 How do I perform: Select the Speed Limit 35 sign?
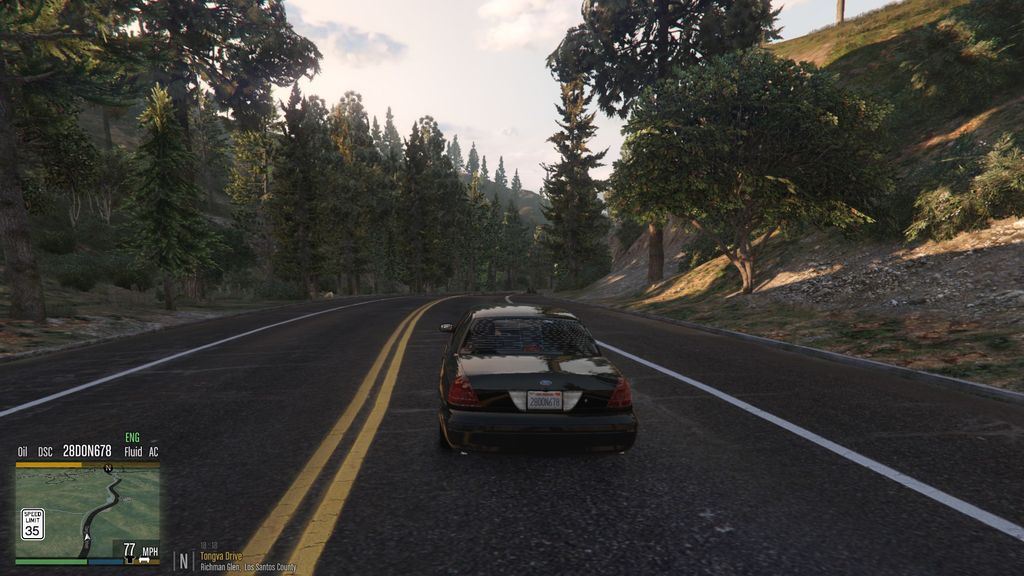click(33, 523)
